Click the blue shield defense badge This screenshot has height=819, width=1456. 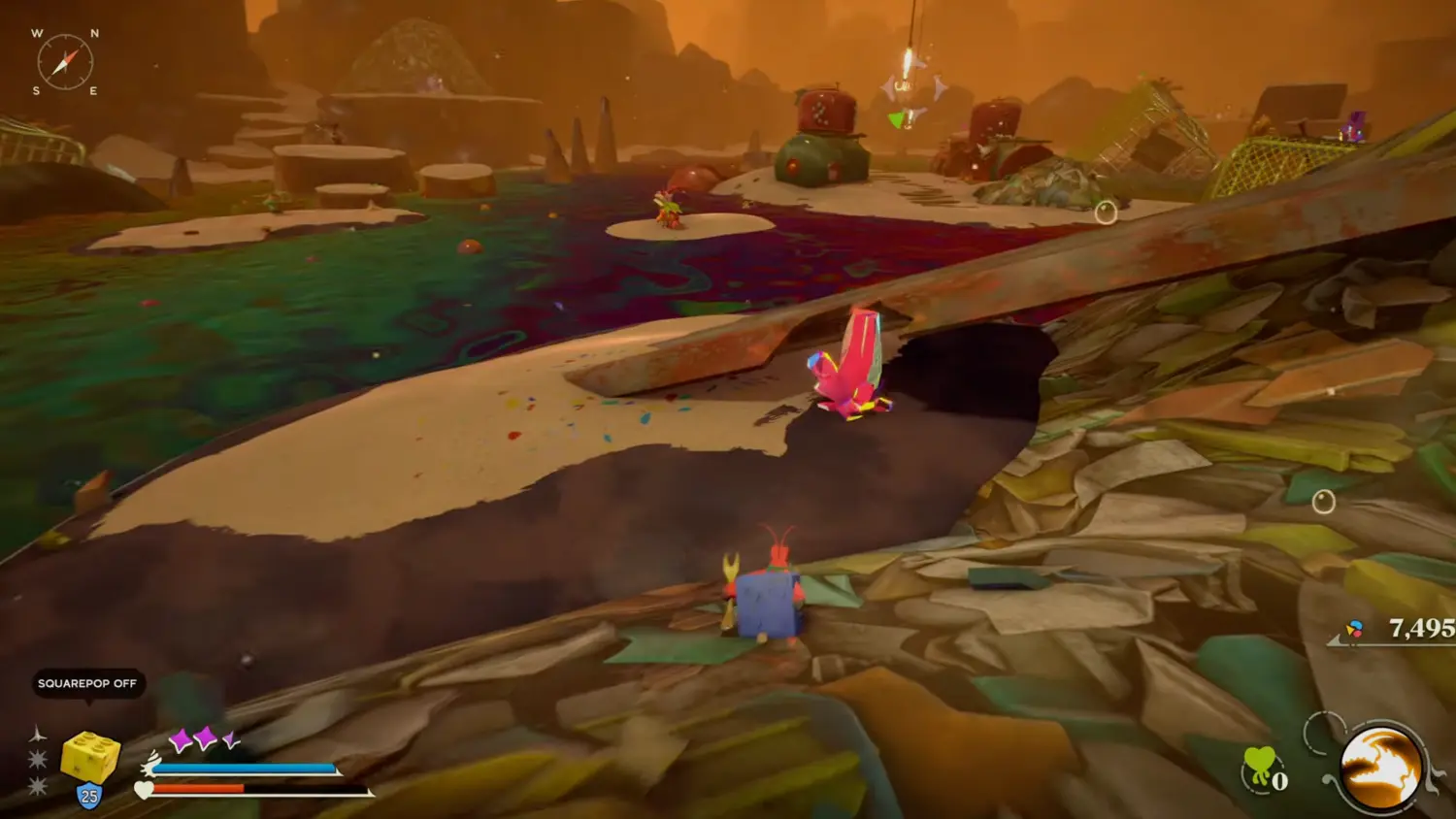coord(89,797)
